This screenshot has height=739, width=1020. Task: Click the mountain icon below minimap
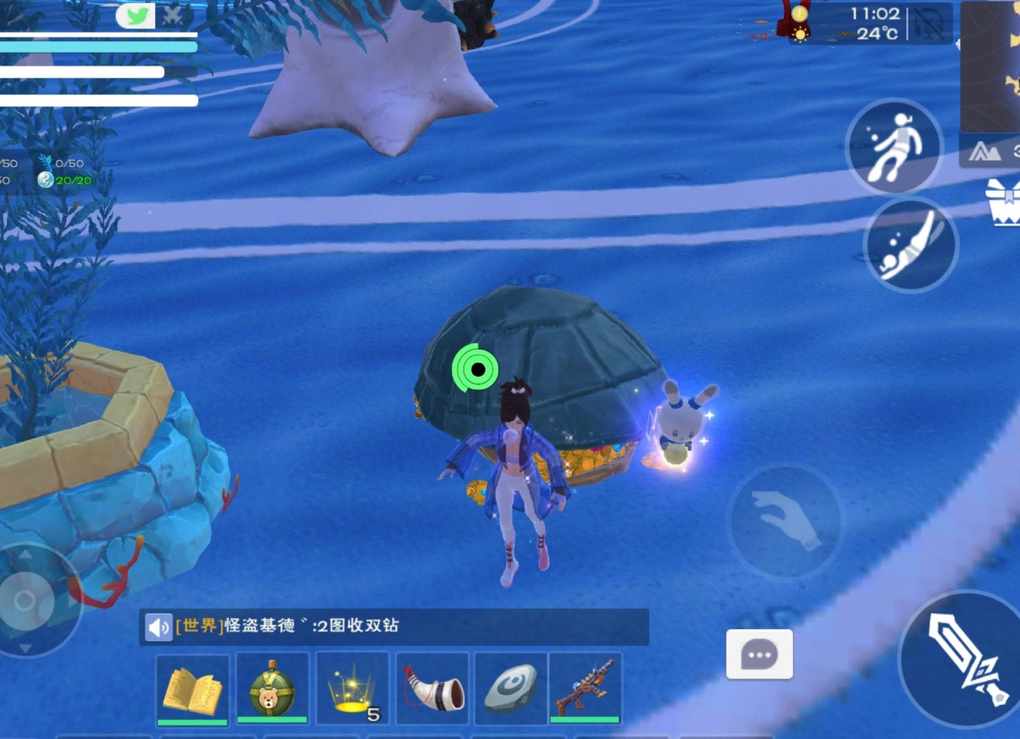pyautogui.click(x=984, y=151)
